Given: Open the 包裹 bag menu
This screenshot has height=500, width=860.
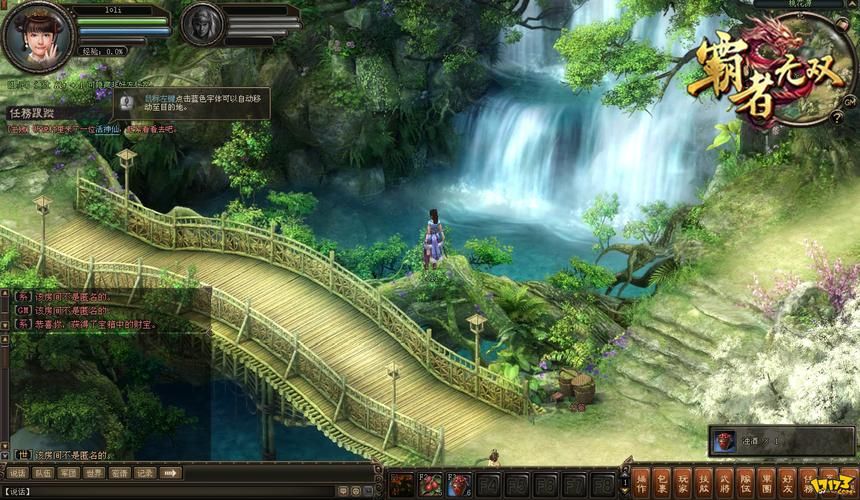Looking at the screenshot, I should pyautogui.click(x=662, y=480).
